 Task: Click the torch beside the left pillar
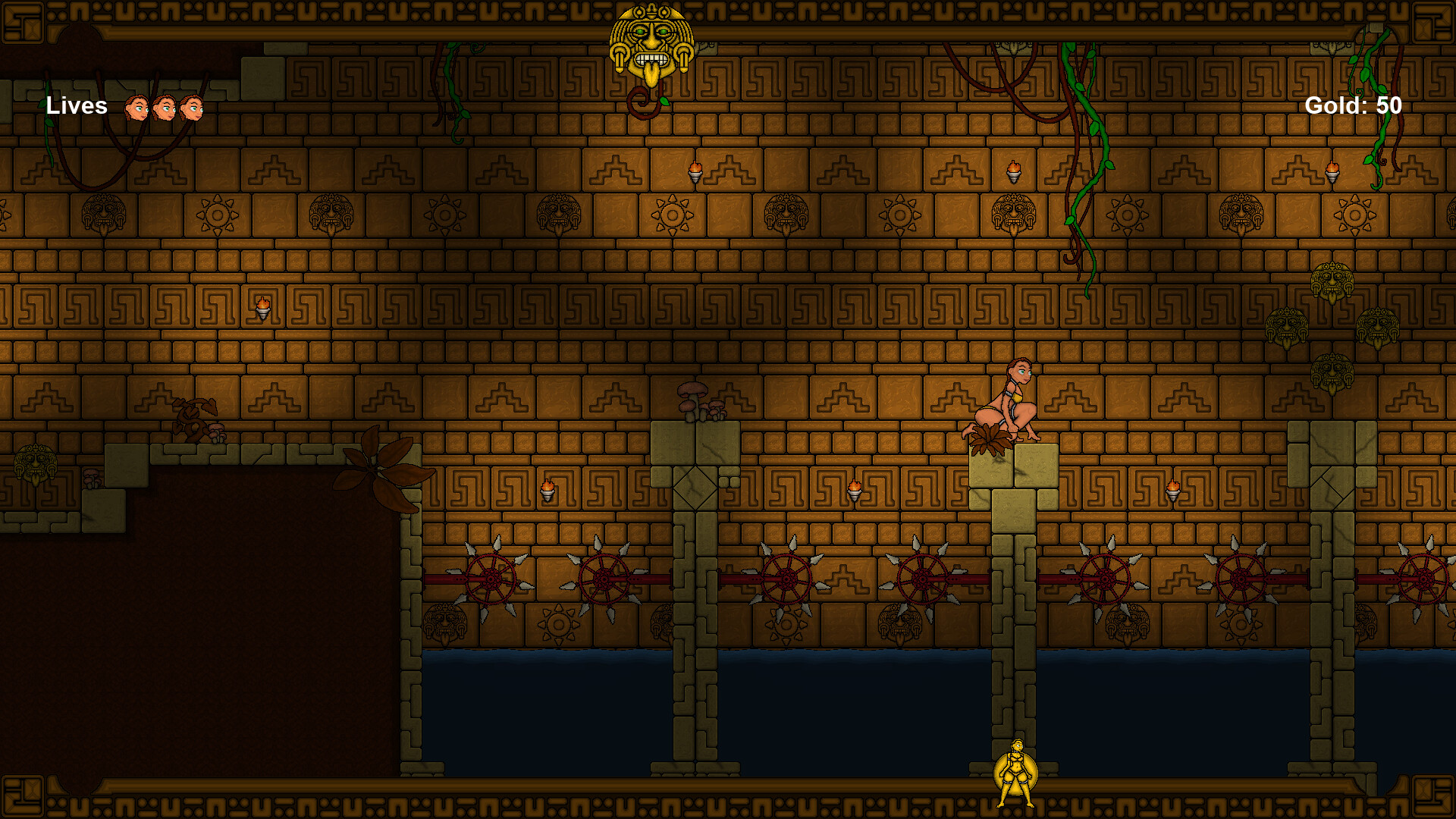[x=546, y=489]
